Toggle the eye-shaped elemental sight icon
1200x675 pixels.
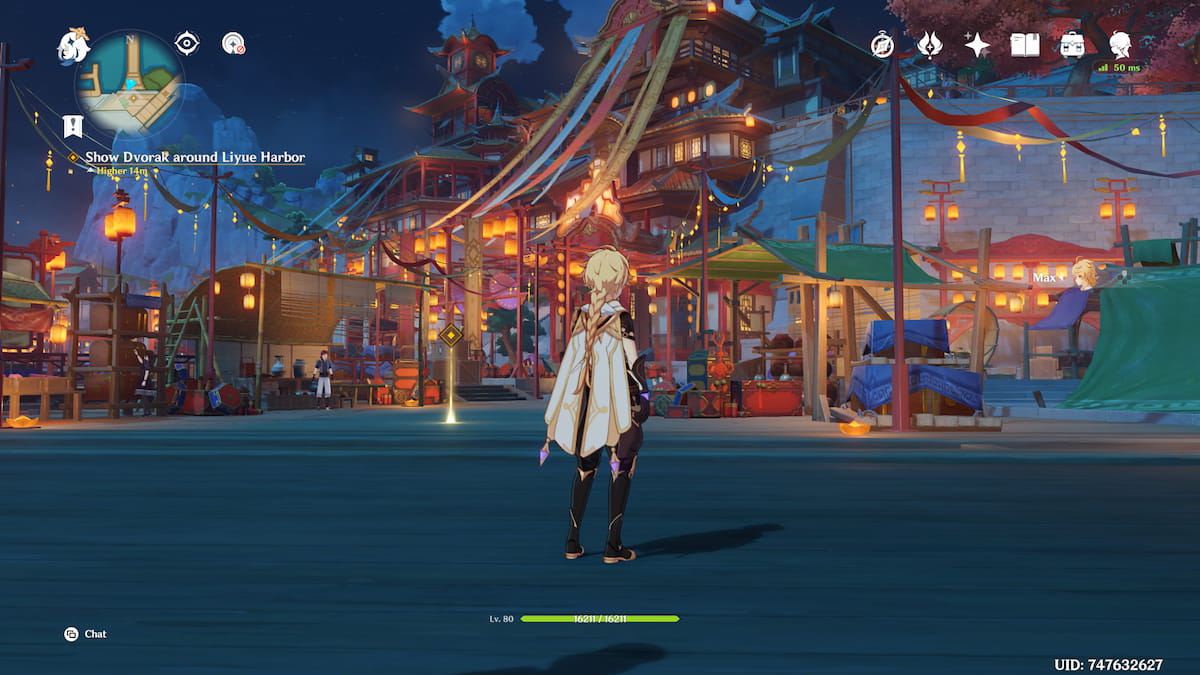pyautogui.click(x=187, y=43)
